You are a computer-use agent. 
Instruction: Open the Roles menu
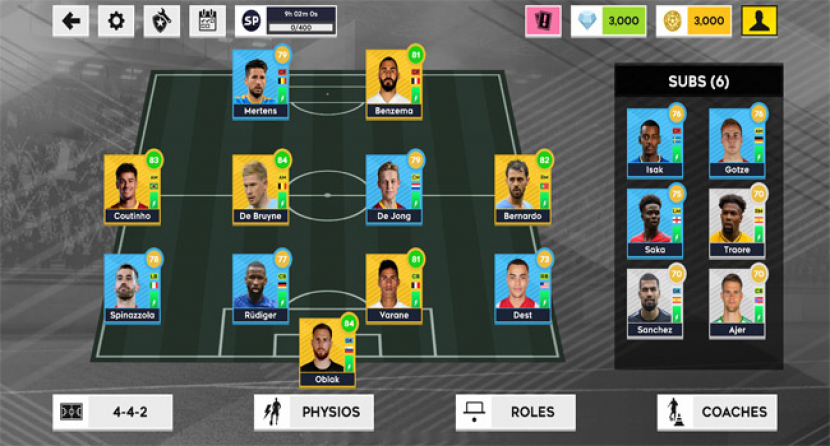(515, 411)
